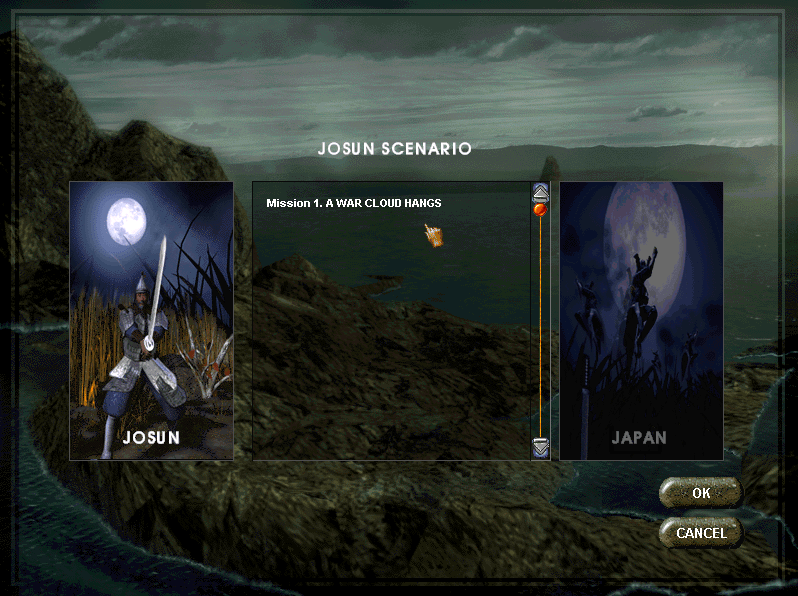This screenshot has height=596, width=798.
Task: Click the mission list scroll-down arrow
Action: [540, 447]
